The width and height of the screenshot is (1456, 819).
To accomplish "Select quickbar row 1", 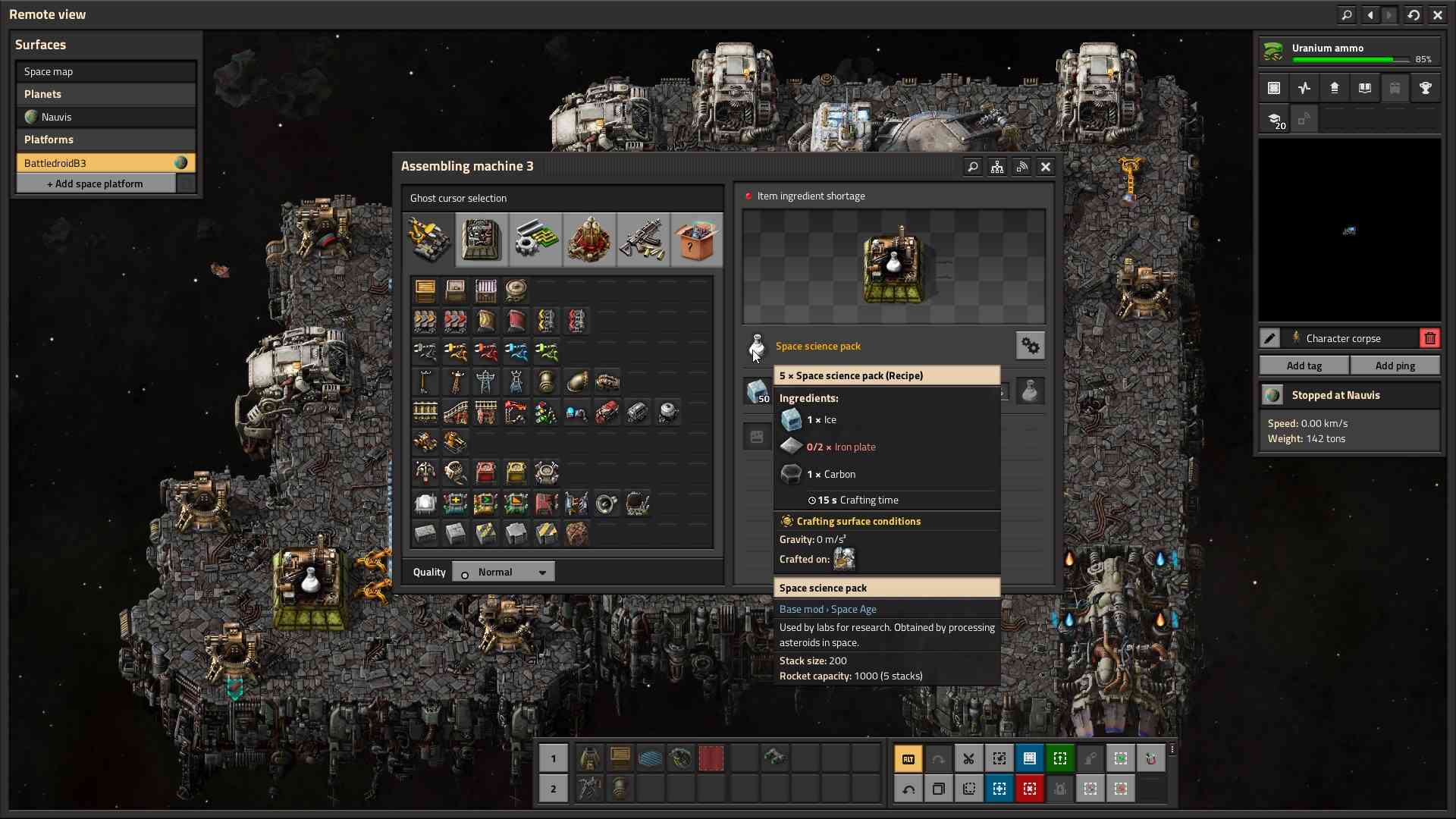I will click(x=553, y=758).
